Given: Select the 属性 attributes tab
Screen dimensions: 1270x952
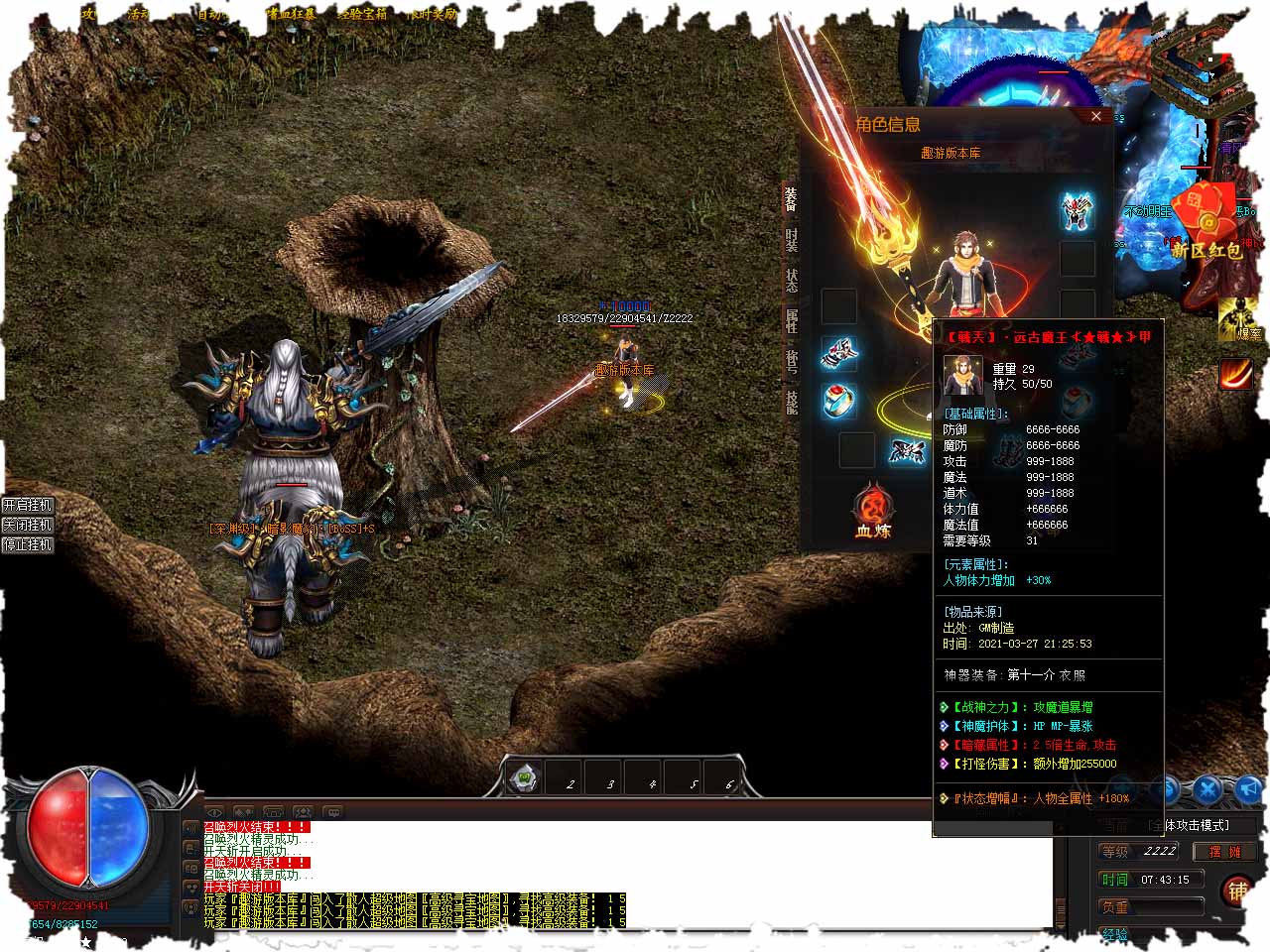Looking at the screenshot, I should click(x=791, y=320).
